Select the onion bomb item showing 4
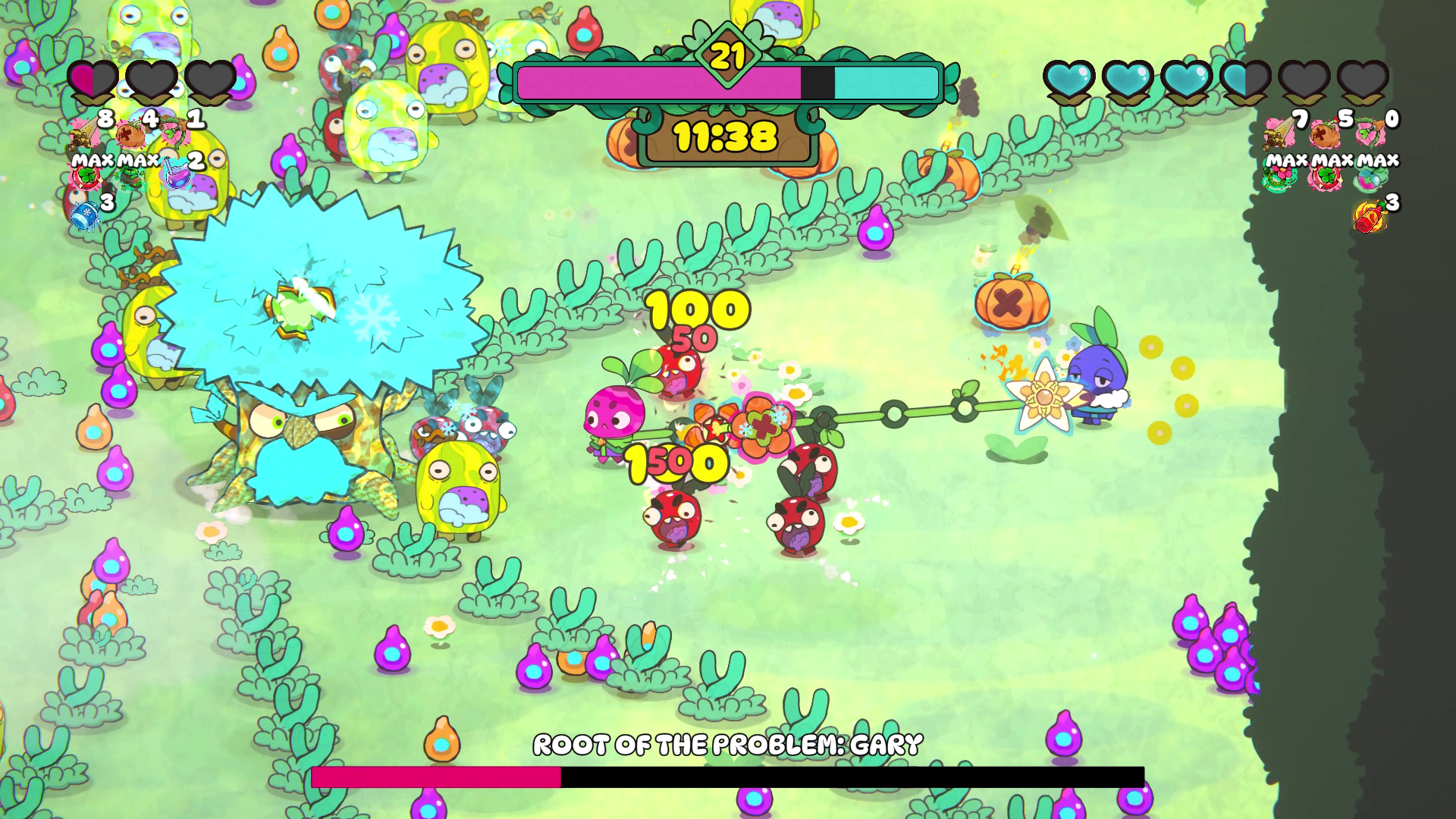This screenshot has width=1456, height=819. (x=130, y=136)
